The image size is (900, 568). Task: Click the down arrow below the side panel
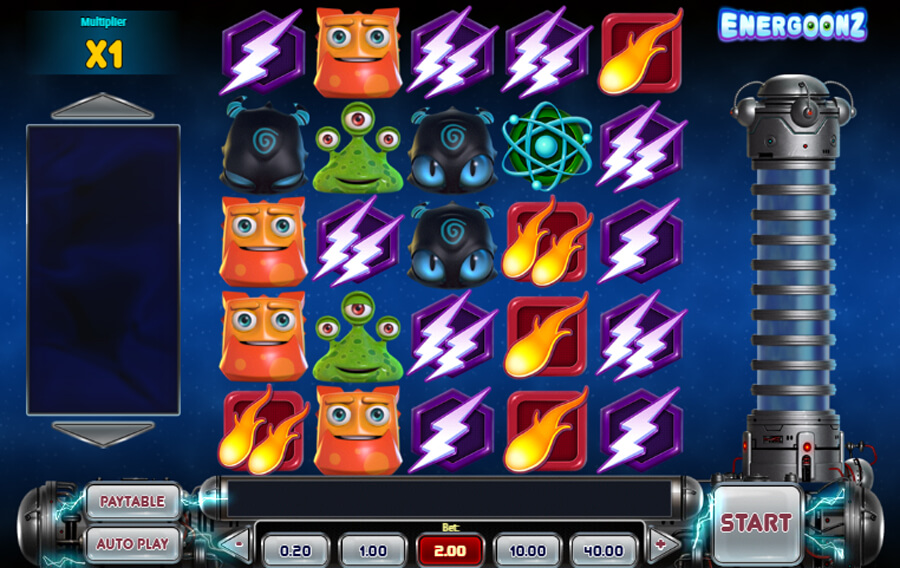[103, 432]
